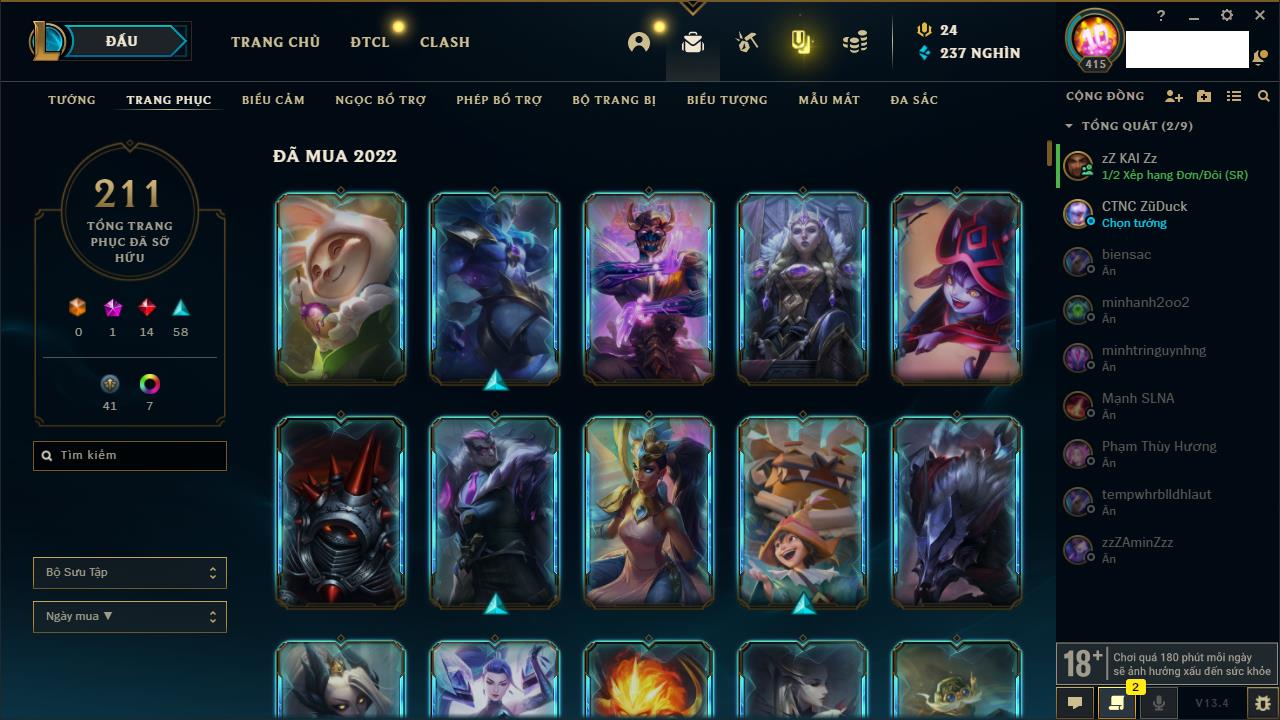The image size is (1280, 720).
Task: Close the game client window
Action: pyautogui.click(x=1260, y=15)
